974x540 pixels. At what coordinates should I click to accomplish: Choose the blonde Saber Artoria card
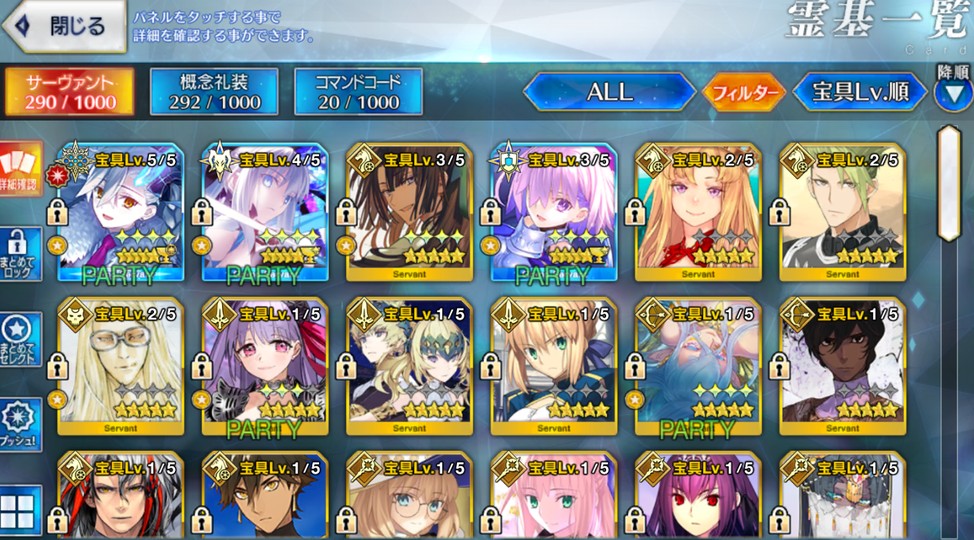(x=554, y=367)
